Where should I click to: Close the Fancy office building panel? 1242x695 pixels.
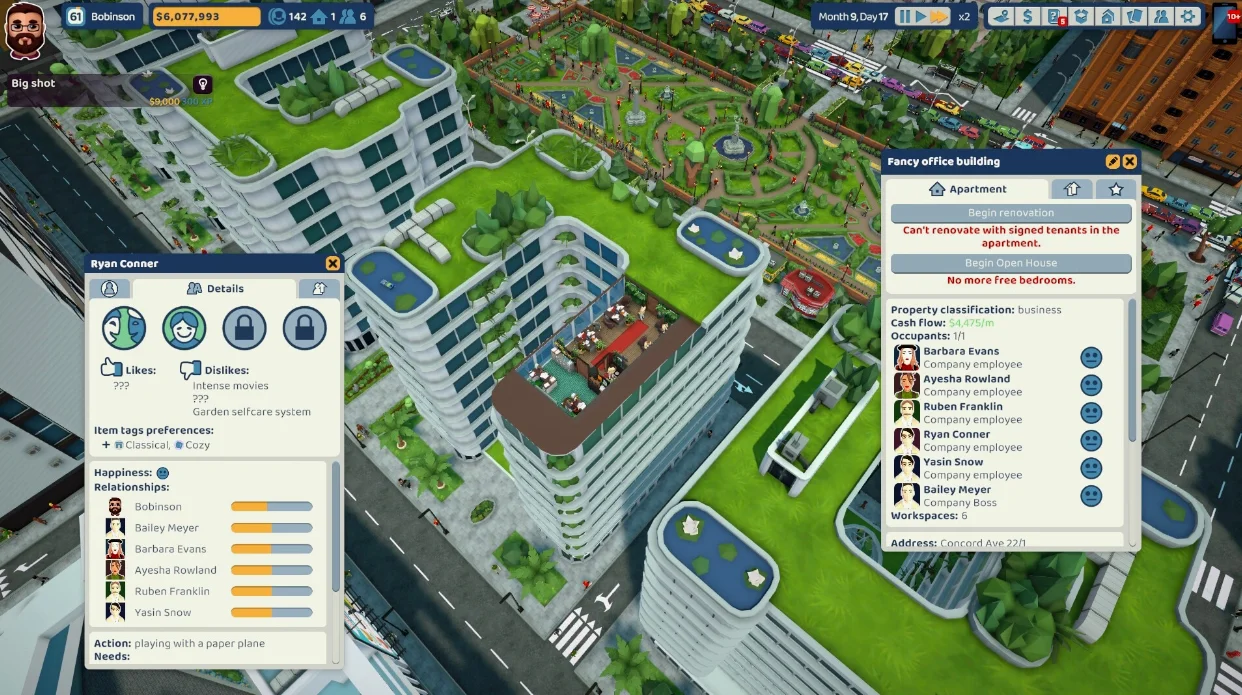pos(1129,161)
